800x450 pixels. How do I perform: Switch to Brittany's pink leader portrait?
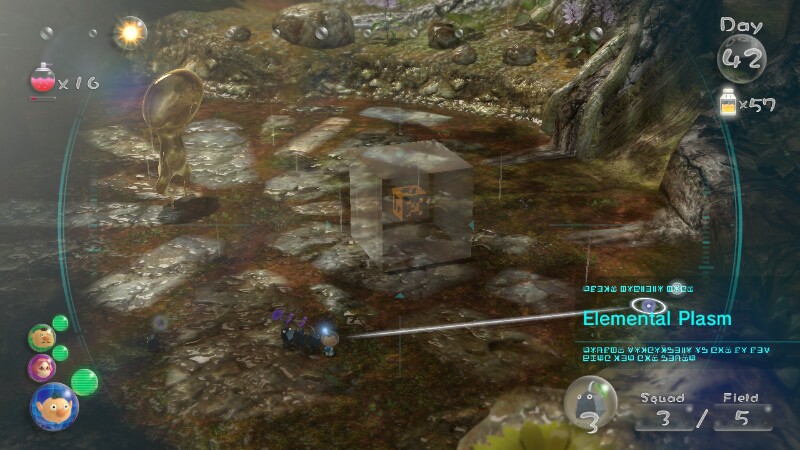pyautogui.click(x=43, y=367)
